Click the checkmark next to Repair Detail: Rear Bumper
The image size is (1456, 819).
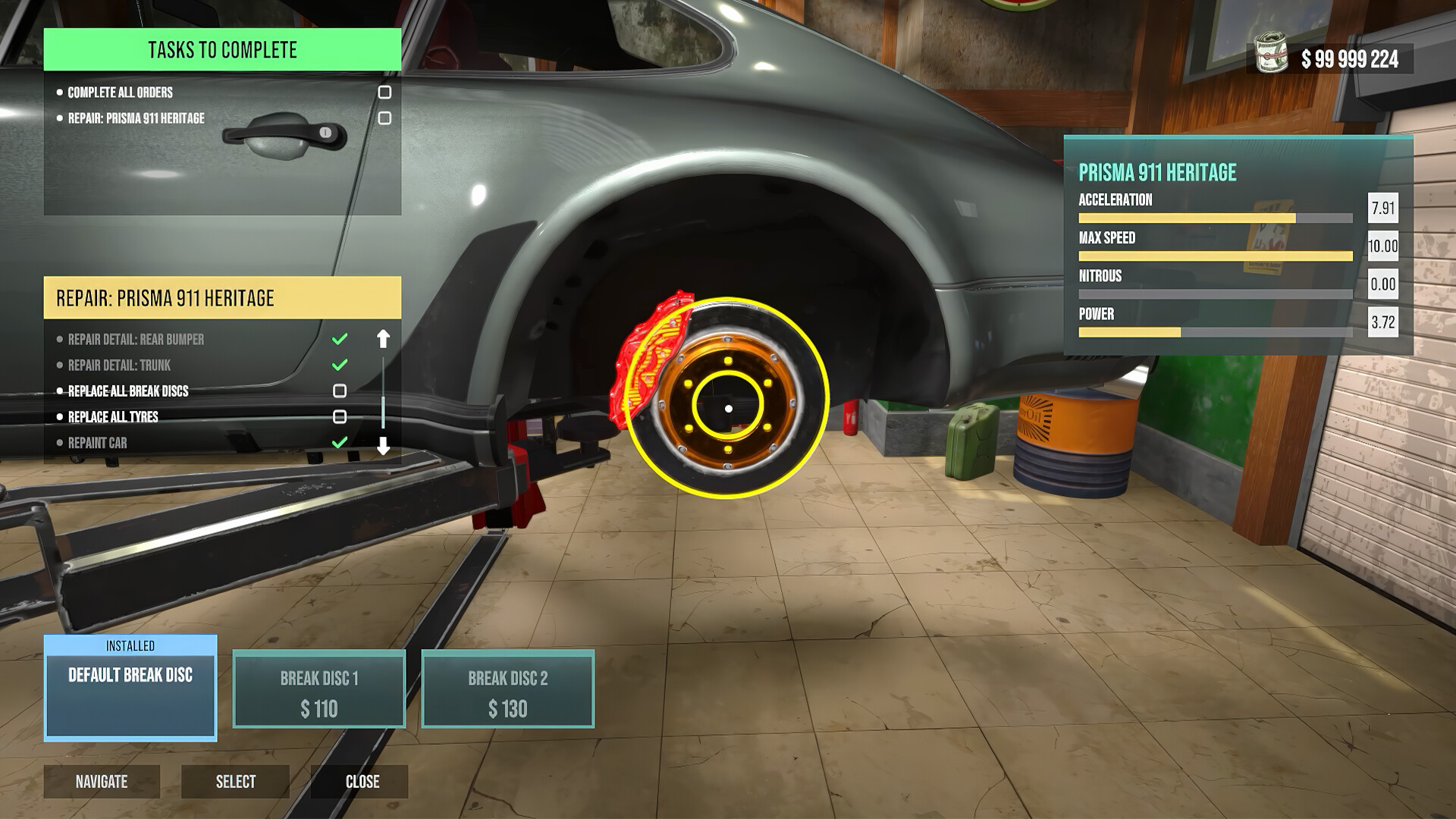tap(339, 339)
